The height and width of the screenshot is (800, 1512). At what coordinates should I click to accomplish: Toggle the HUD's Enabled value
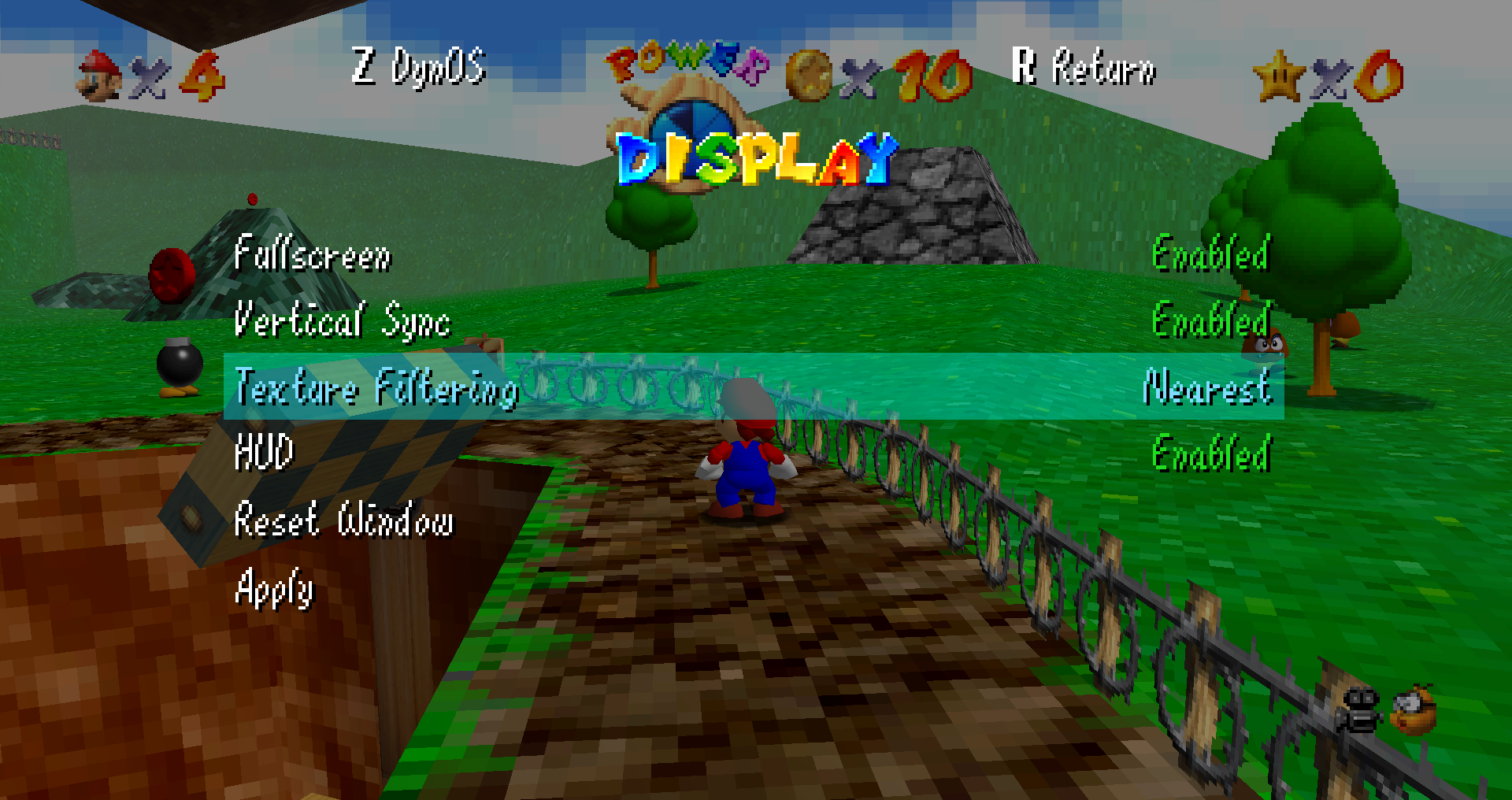click(x=1210, y=454)
